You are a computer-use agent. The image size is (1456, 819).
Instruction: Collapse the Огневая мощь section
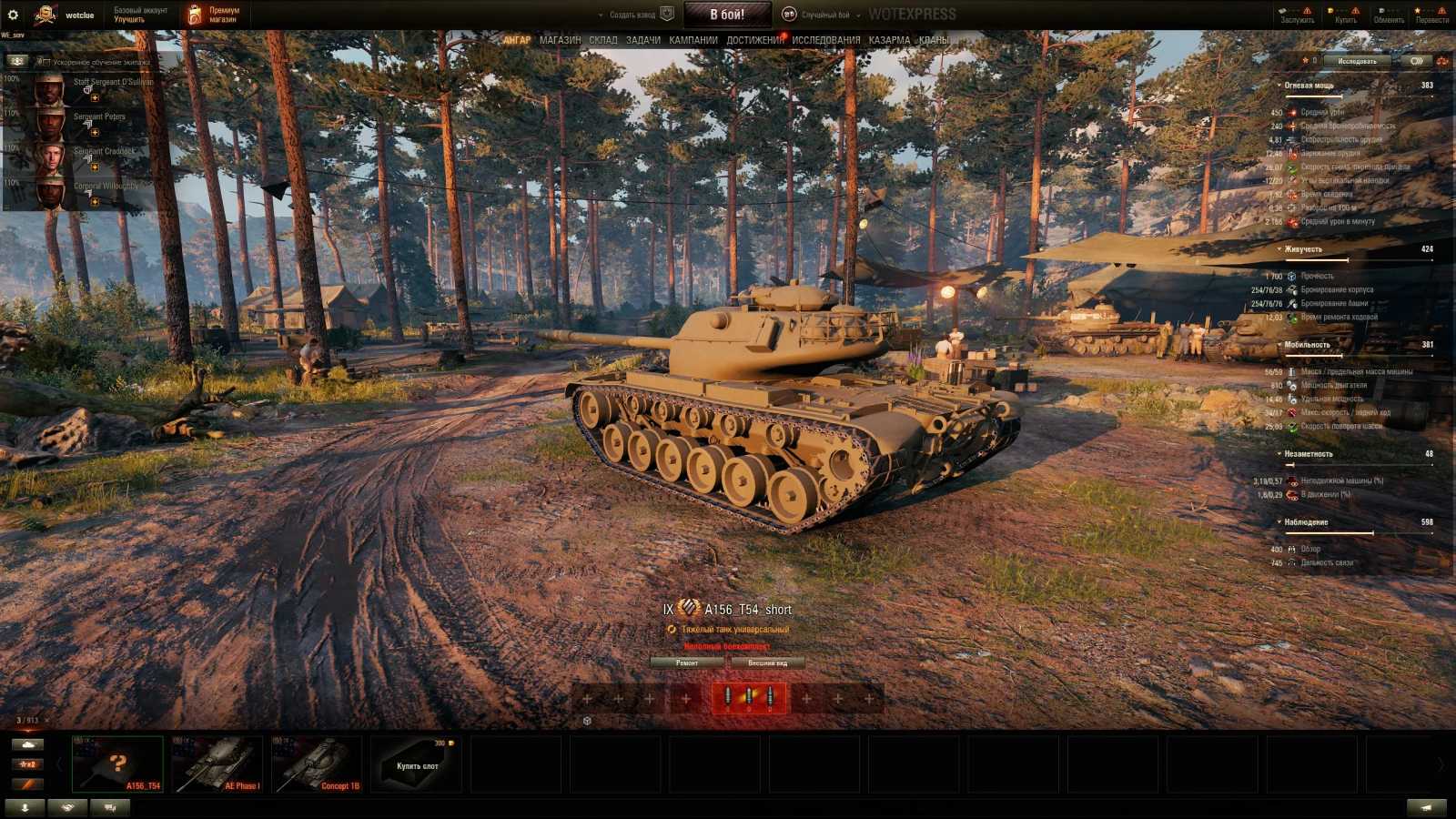point(1279,85)
